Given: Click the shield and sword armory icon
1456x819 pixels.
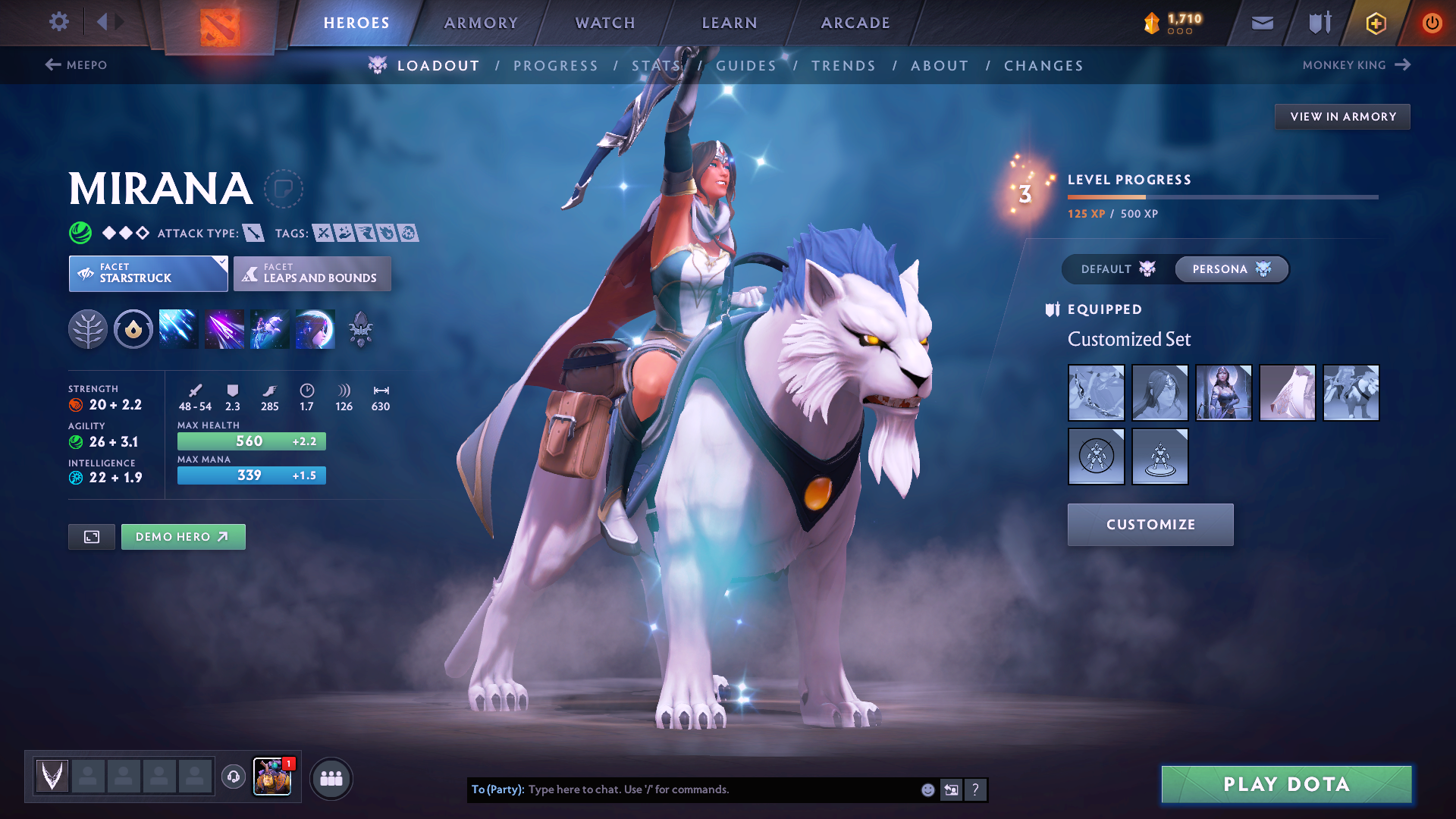Looking at the screenshot, I should [1318, 23].
